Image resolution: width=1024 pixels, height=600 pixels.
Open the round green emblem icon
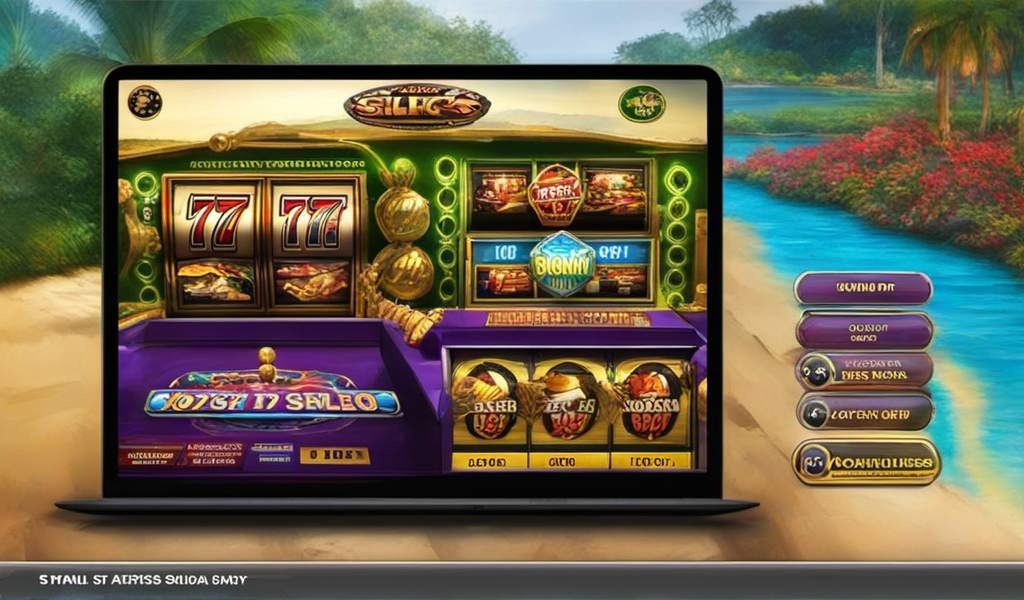[x=641, y=104]
